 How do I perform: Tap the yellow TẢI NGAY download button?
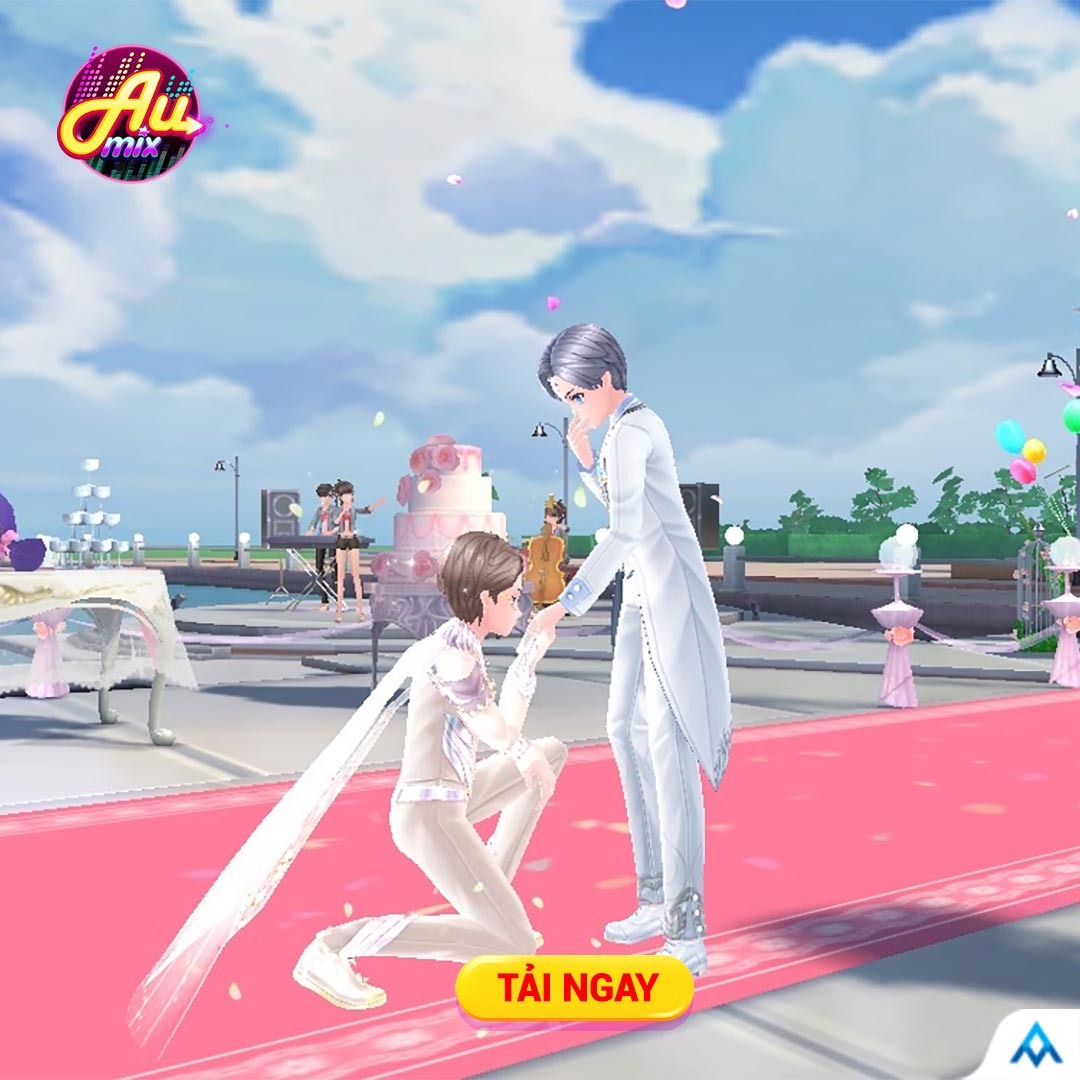pyautogui.click(x=574, y=988)
